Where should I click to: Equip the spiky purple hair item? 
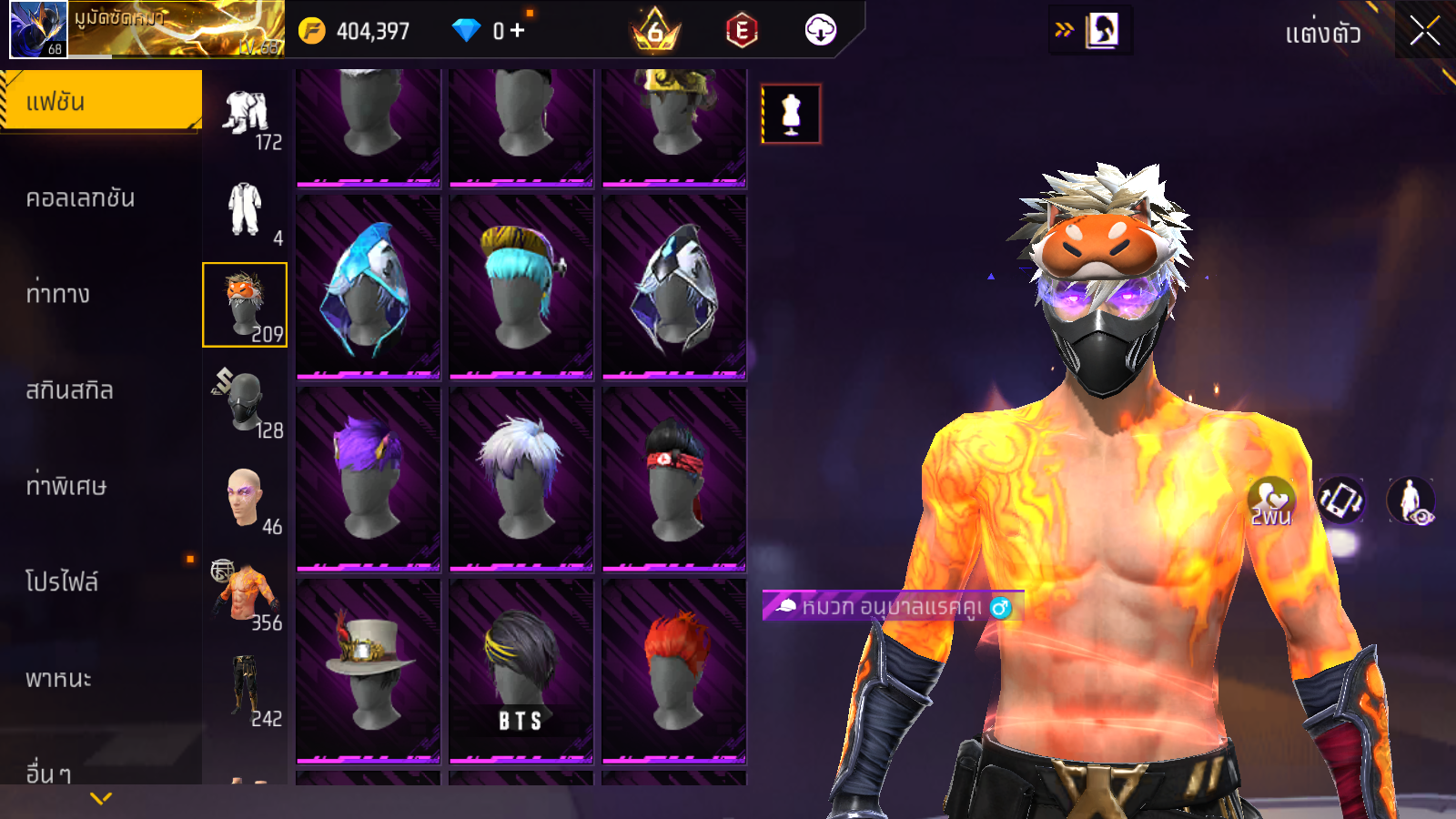point(369,478)
